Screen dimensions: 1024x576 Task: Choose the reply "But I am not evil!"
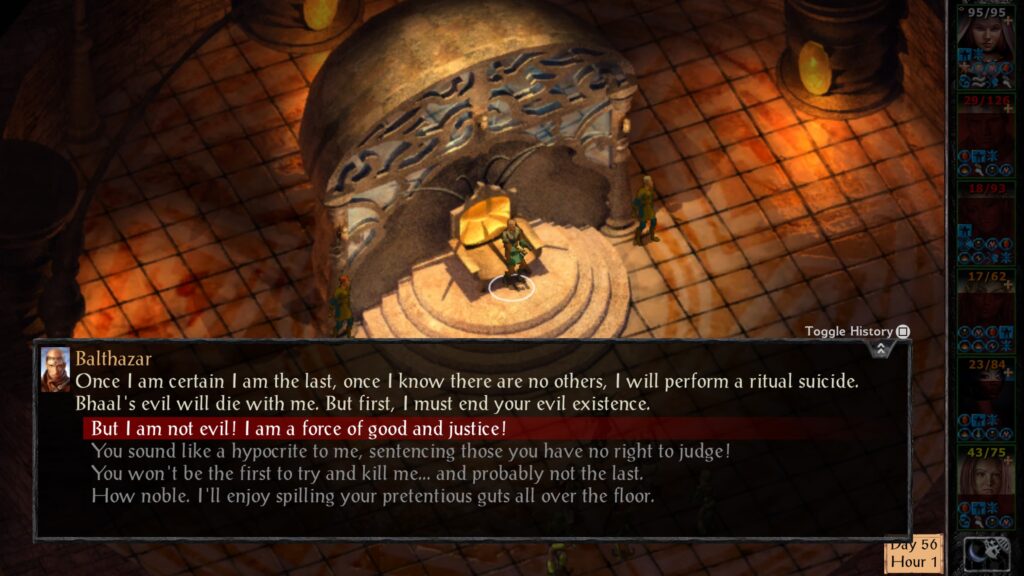tap(300, 429)
